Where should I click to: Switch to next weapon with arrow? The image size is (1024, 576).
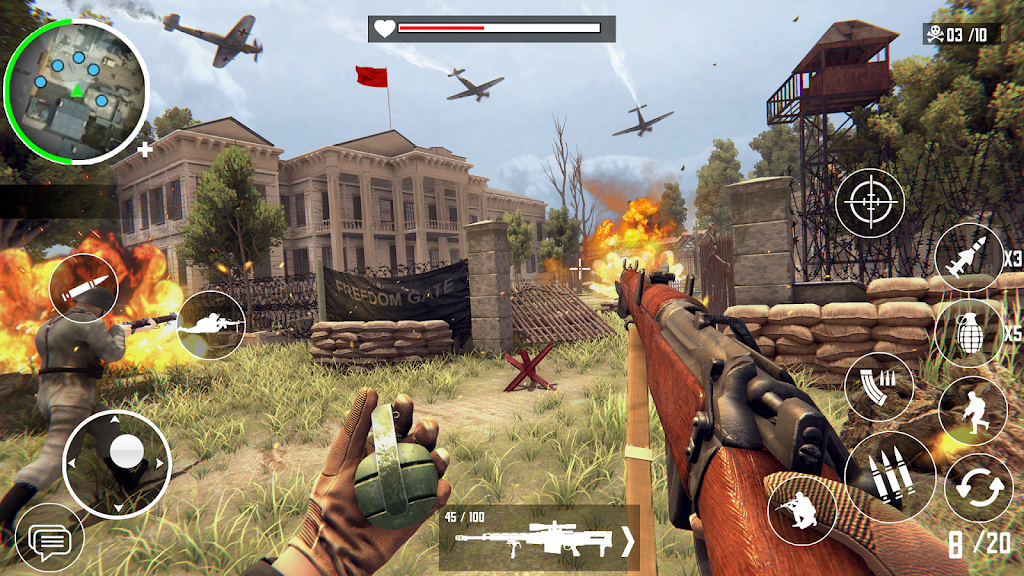pos(627,542)
